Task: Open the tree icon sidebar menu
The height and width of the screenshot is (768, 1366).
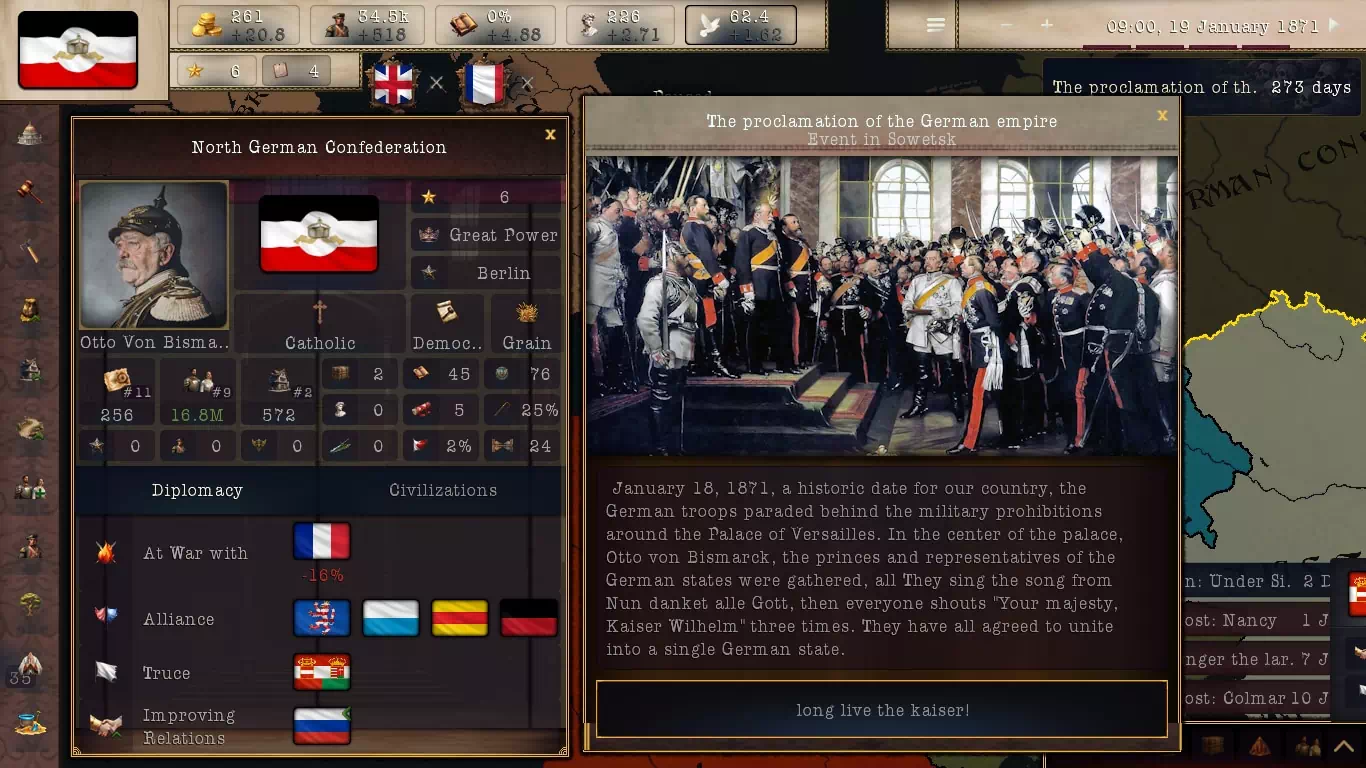Action: 30,603
